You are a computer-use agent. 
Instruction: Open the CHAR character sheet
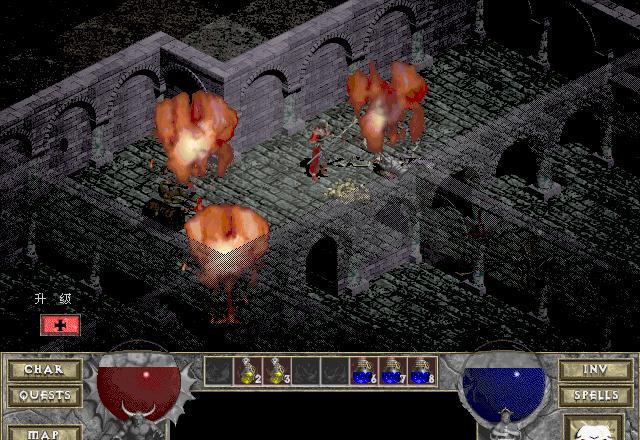click(44, 369)
